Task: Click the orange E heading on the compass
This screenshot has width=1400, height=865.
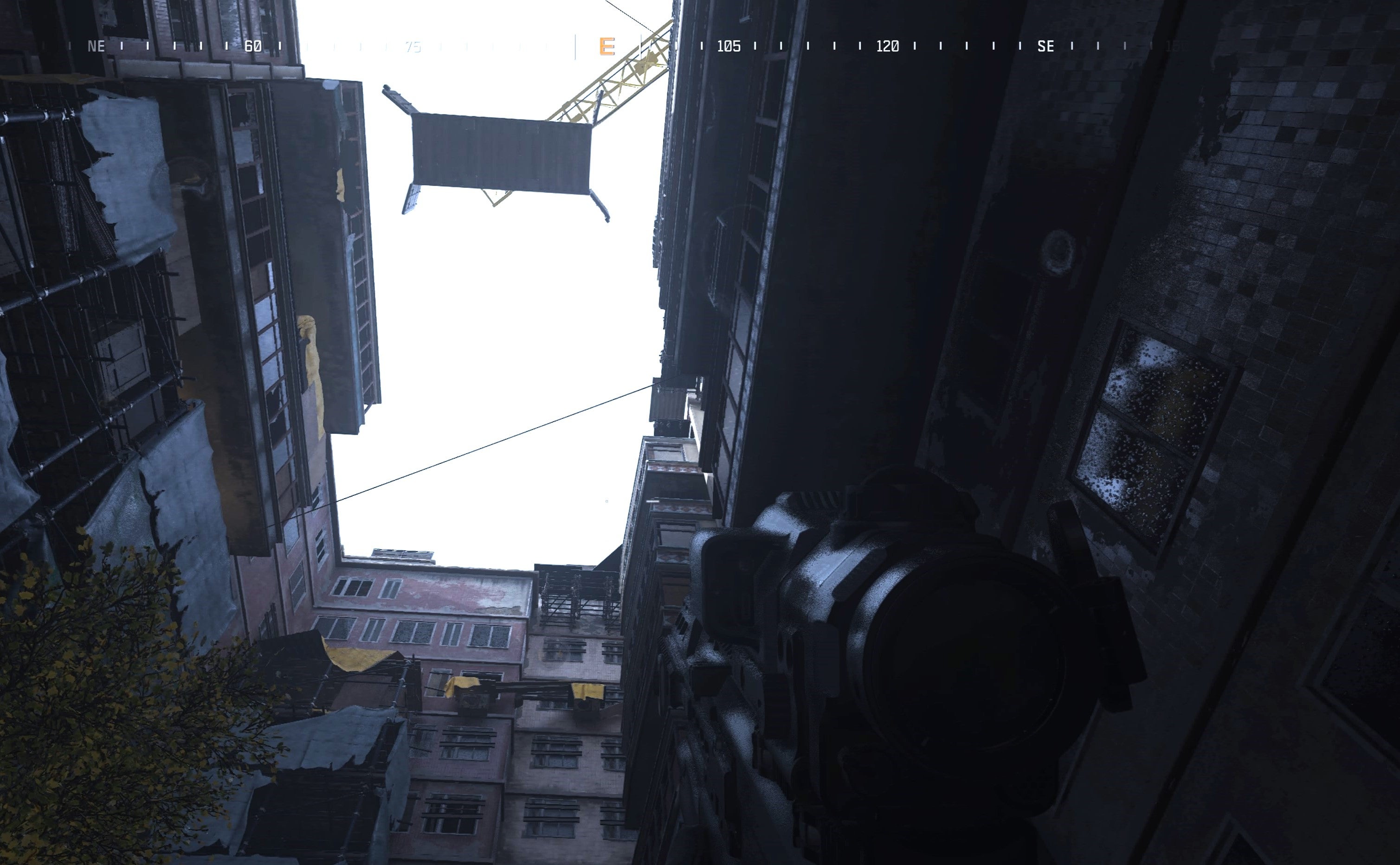Action: [606, 46]
